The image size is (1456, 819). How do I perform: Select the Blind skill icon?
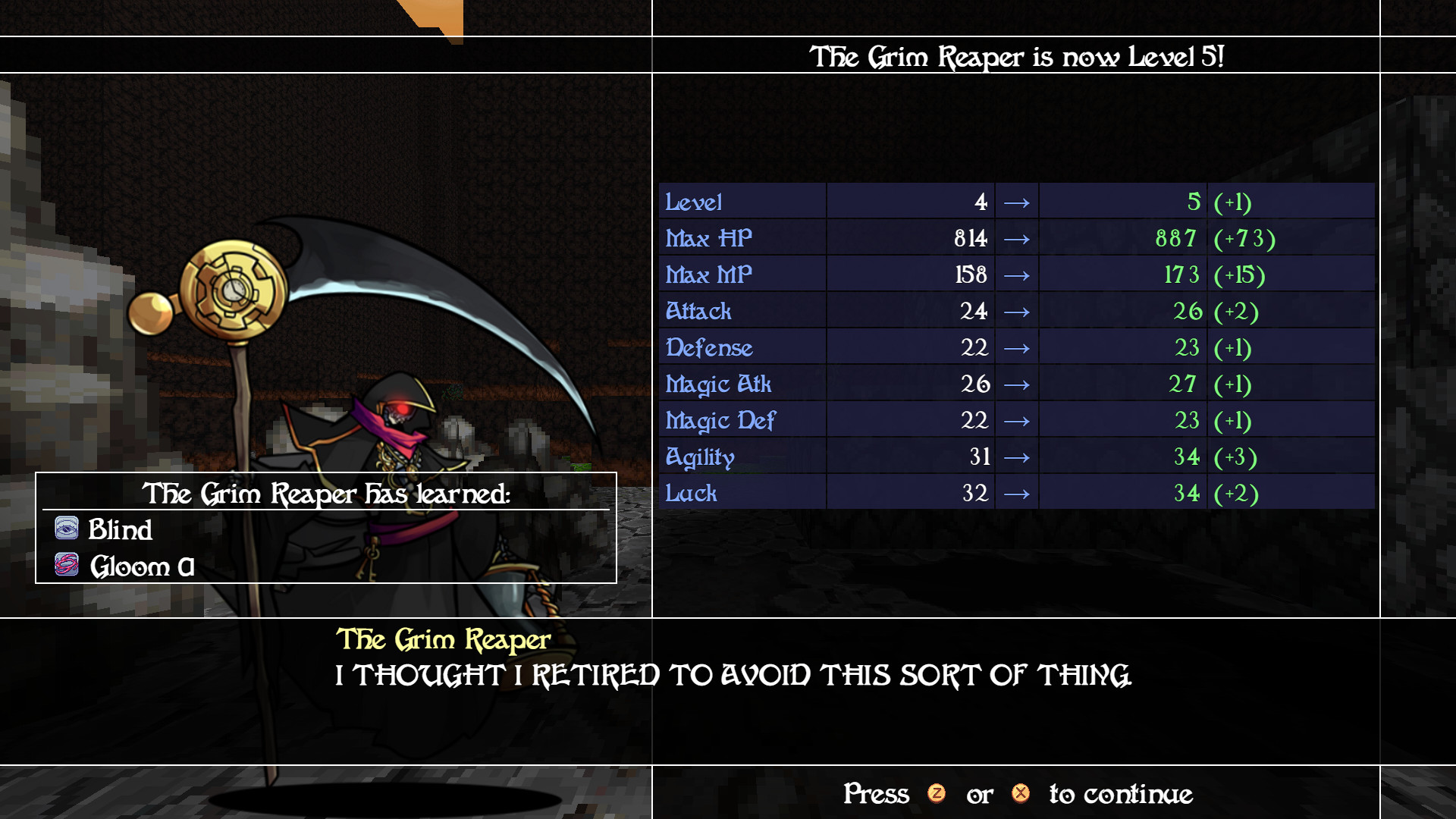(67, 529)
